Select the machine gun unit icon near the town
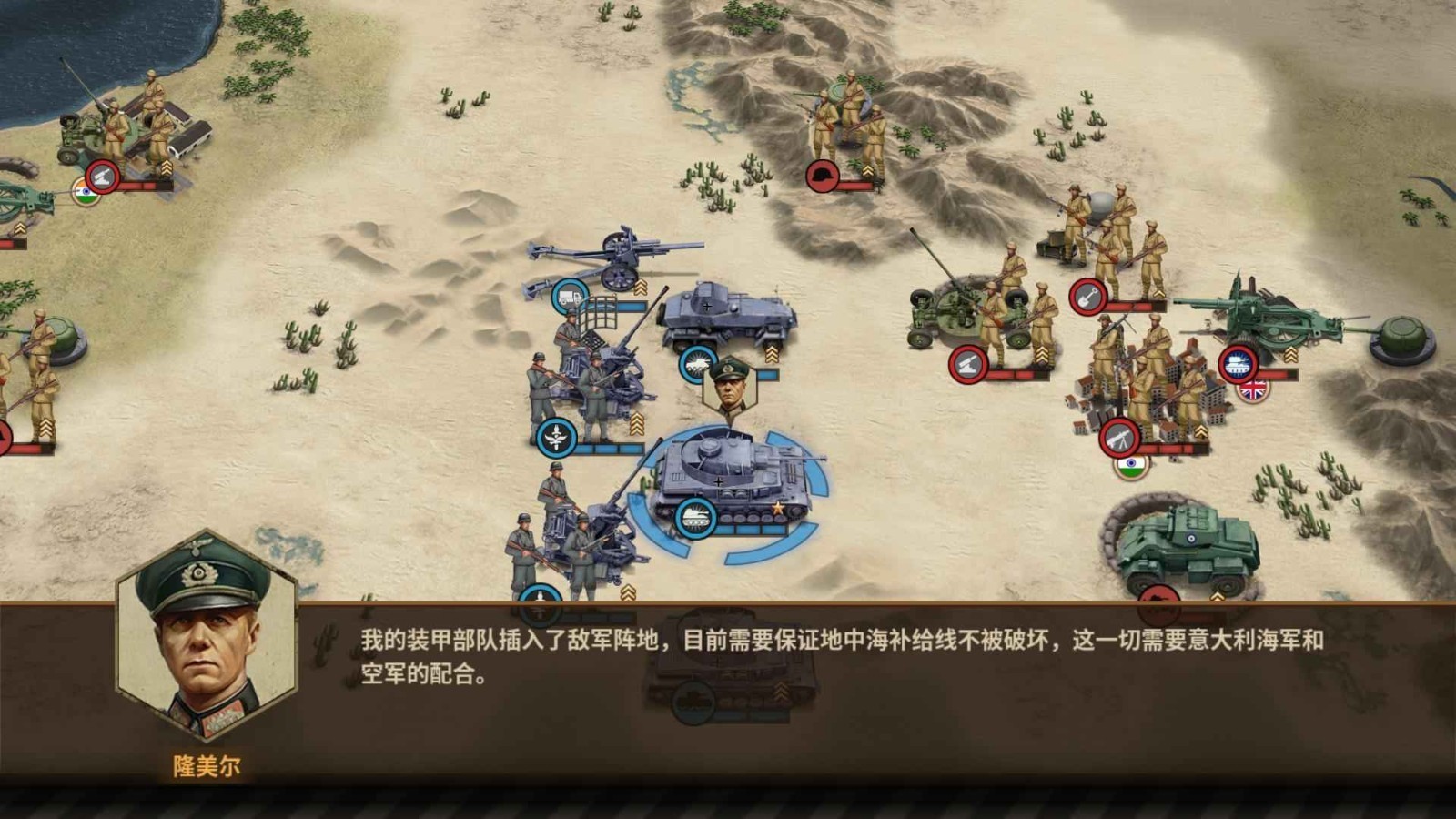 (x=1121, y=435)
